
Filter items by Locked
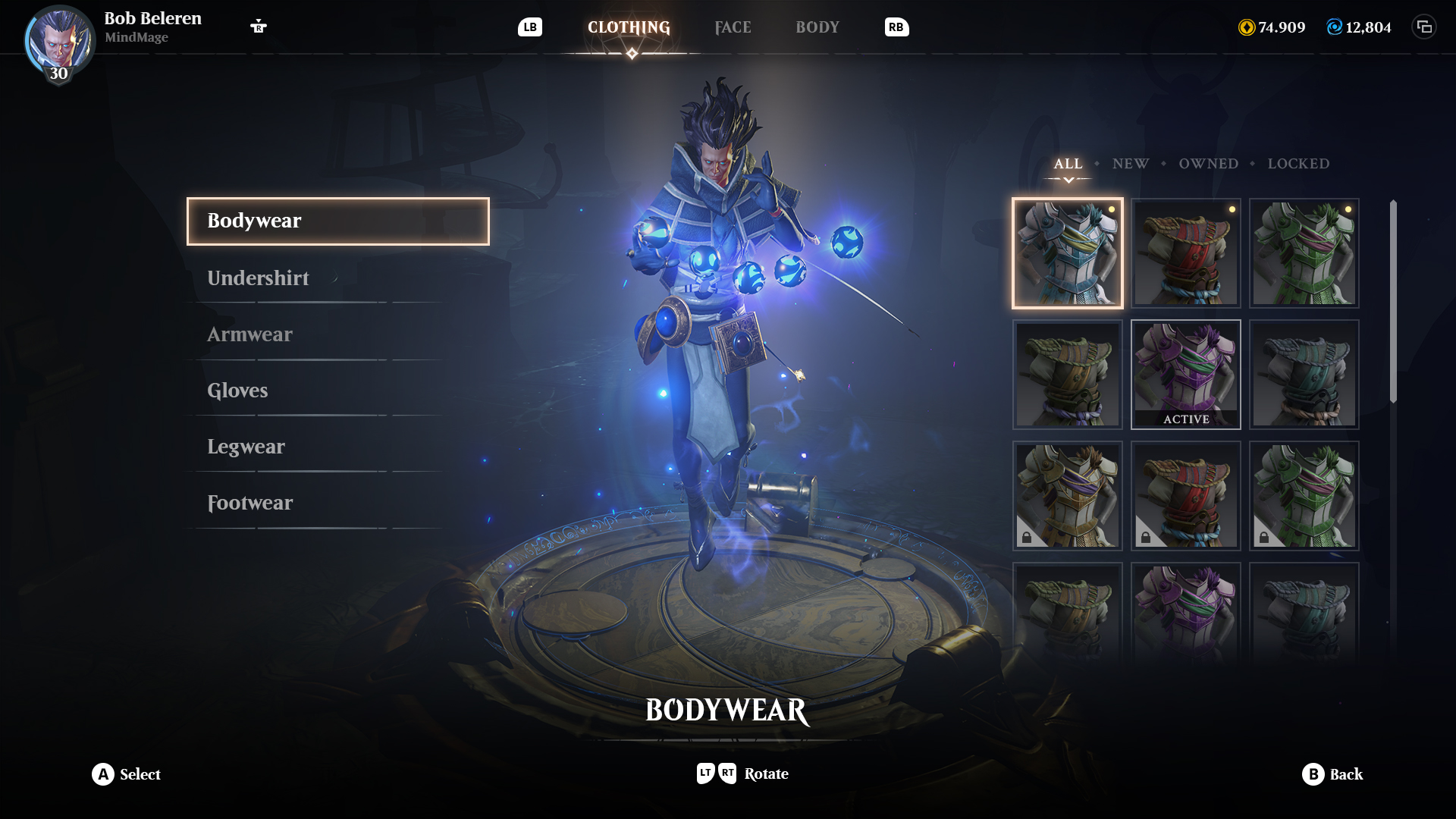coord(1298,164)
